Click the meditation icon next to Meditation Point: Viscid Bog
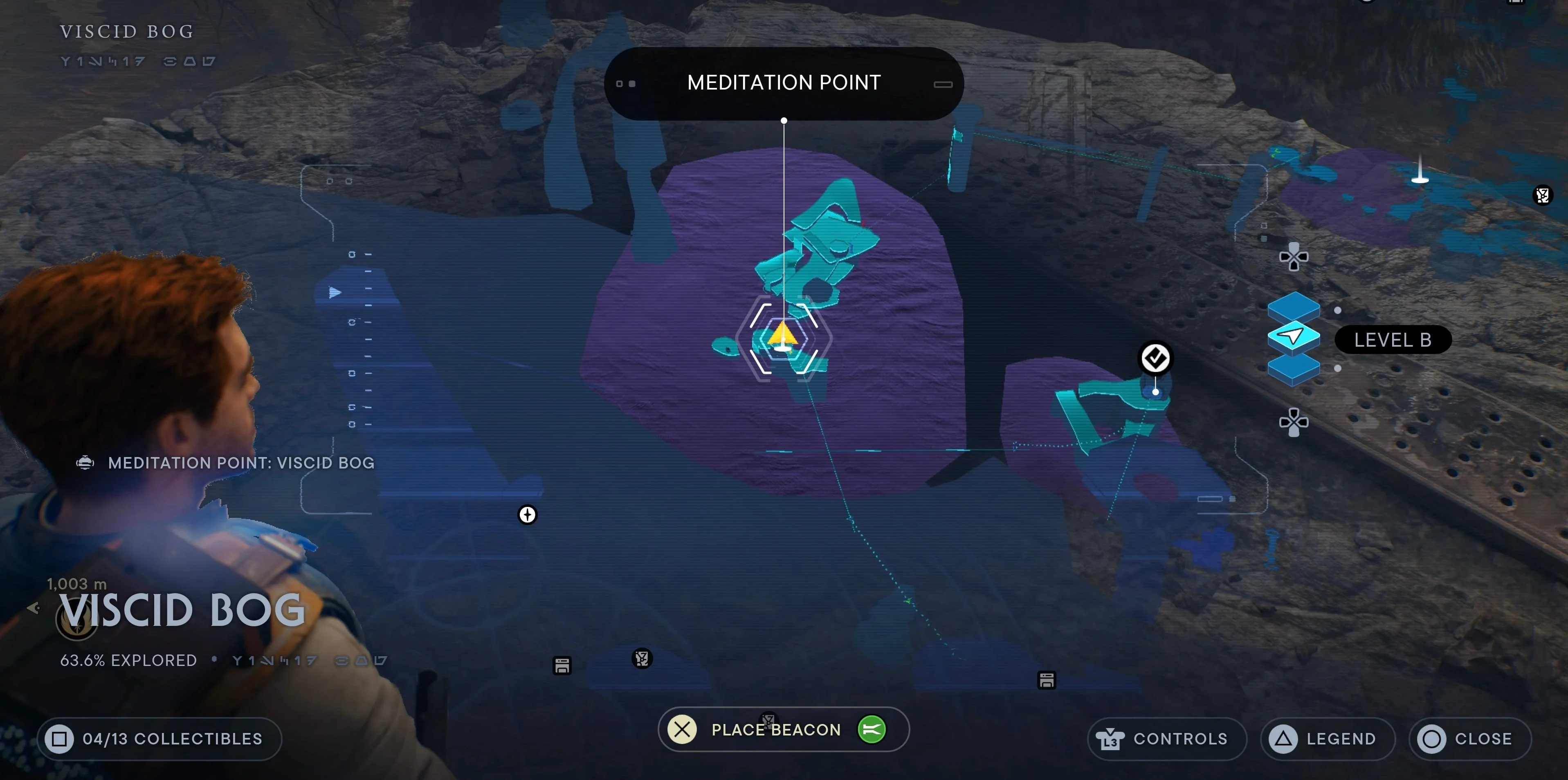This screenshot has height=780, width=1568. click(x=85, y=462)
